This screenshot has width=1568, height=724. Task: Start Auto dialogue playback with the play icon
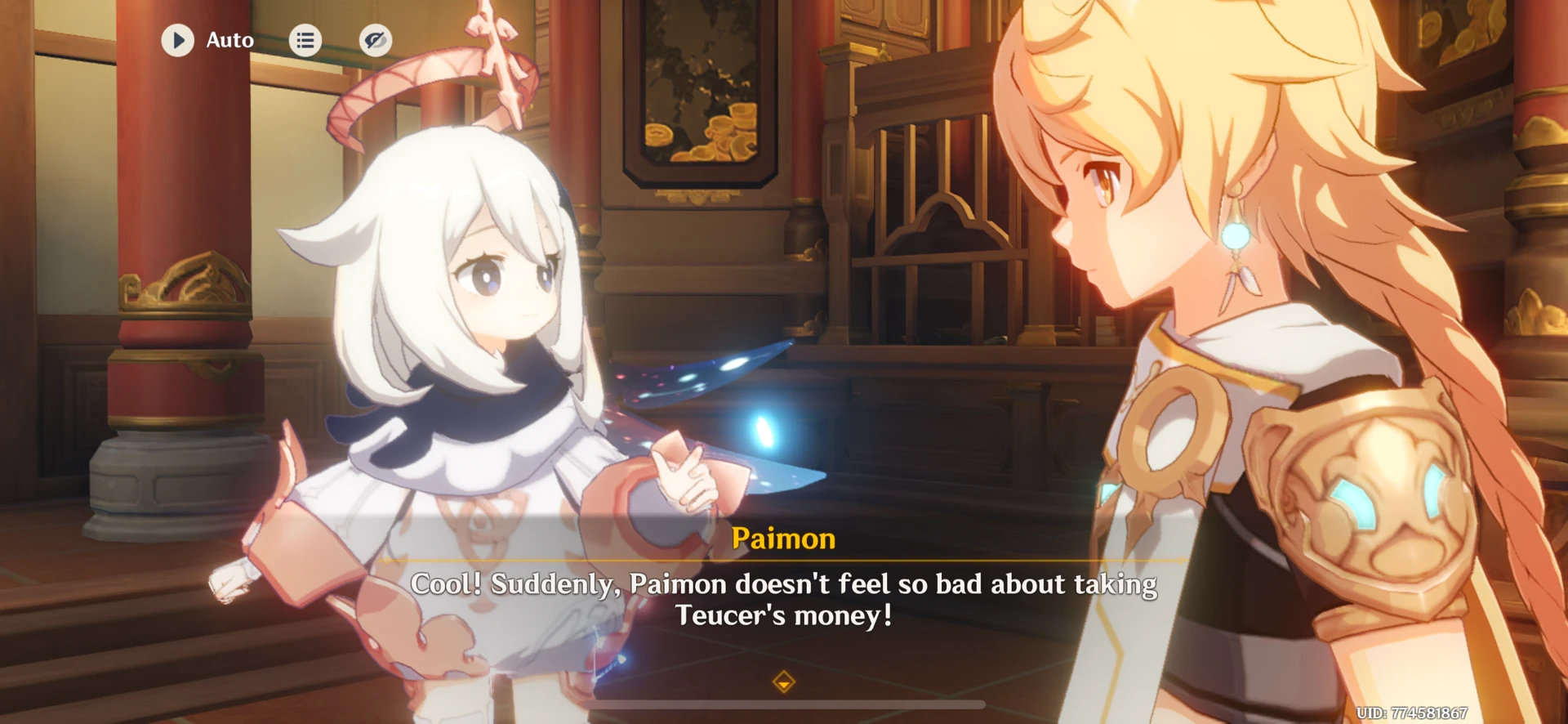coord(178,40)
